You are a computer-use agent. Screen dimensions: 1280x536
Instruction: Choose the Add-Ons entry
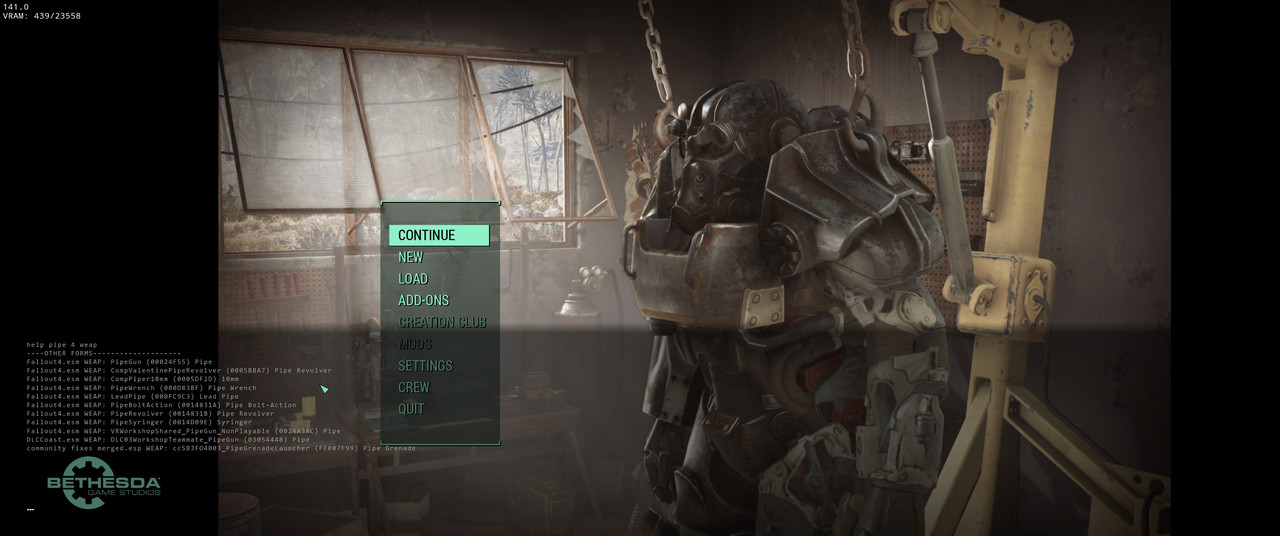point(424,300)
